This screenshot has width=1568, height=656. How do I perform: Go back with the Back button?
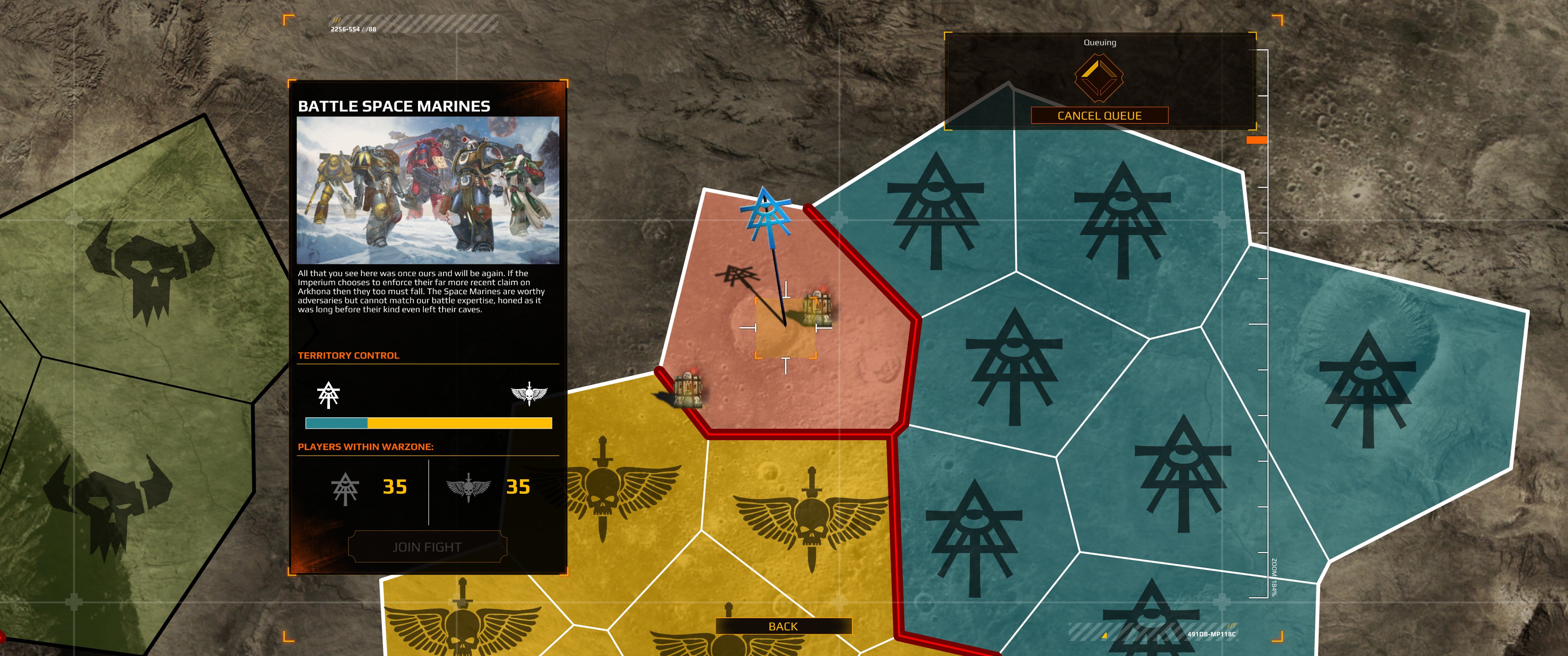tap(783, 626)
